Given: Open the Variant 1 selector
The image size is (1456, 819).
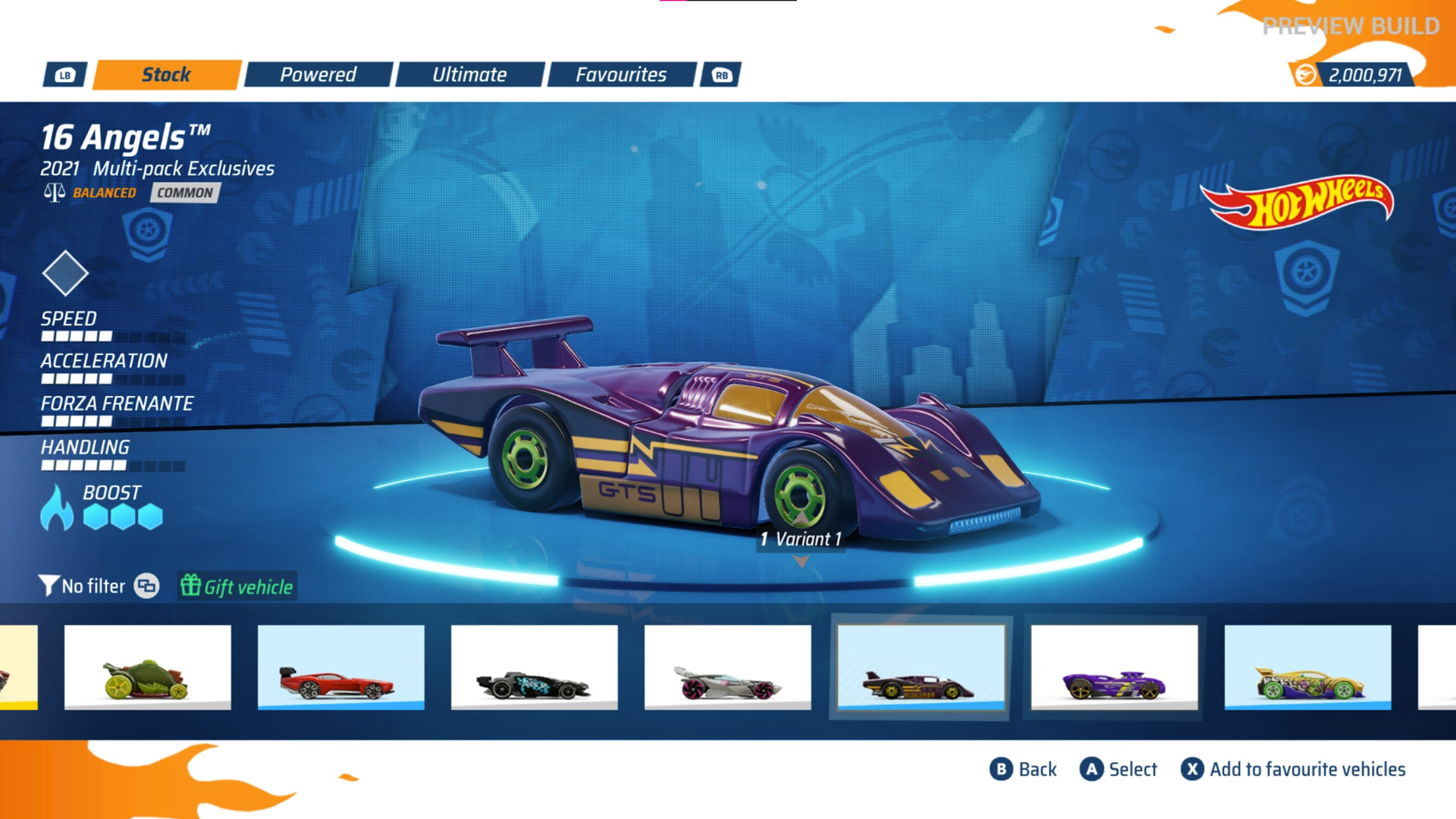Looking at the screenshot, I should point(801,540).
